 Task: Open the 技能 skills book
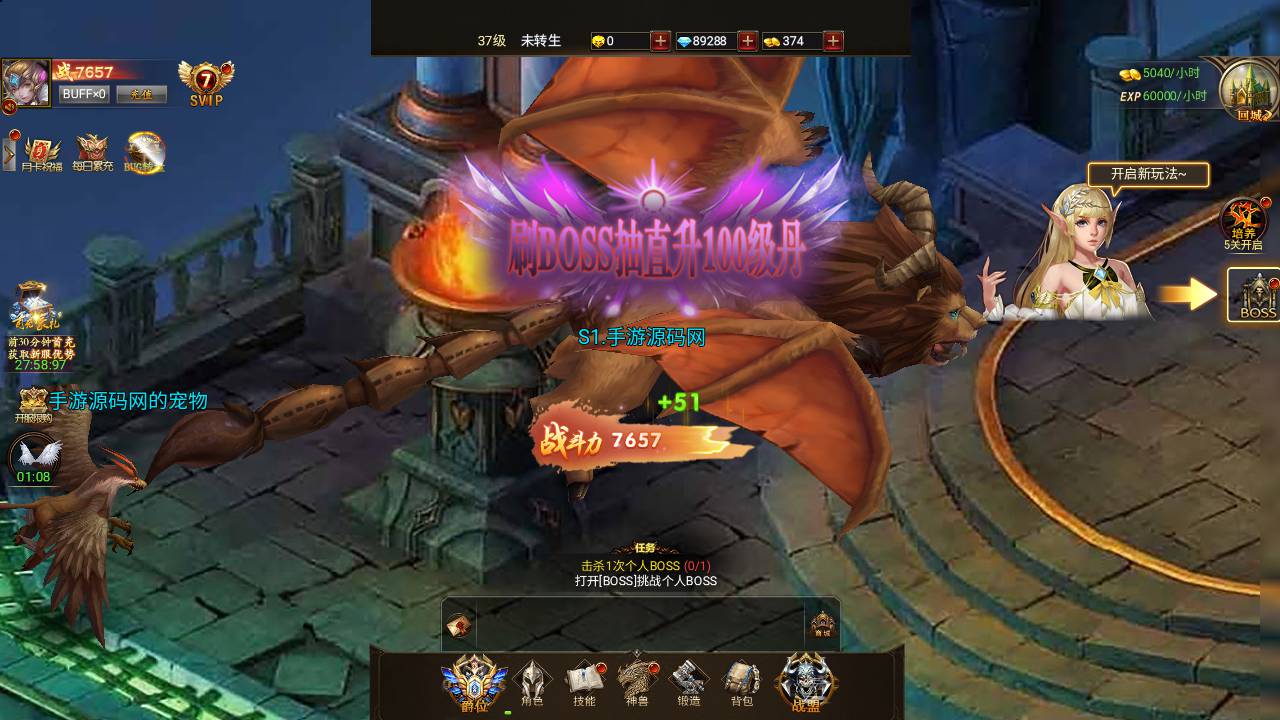(585, 683)
